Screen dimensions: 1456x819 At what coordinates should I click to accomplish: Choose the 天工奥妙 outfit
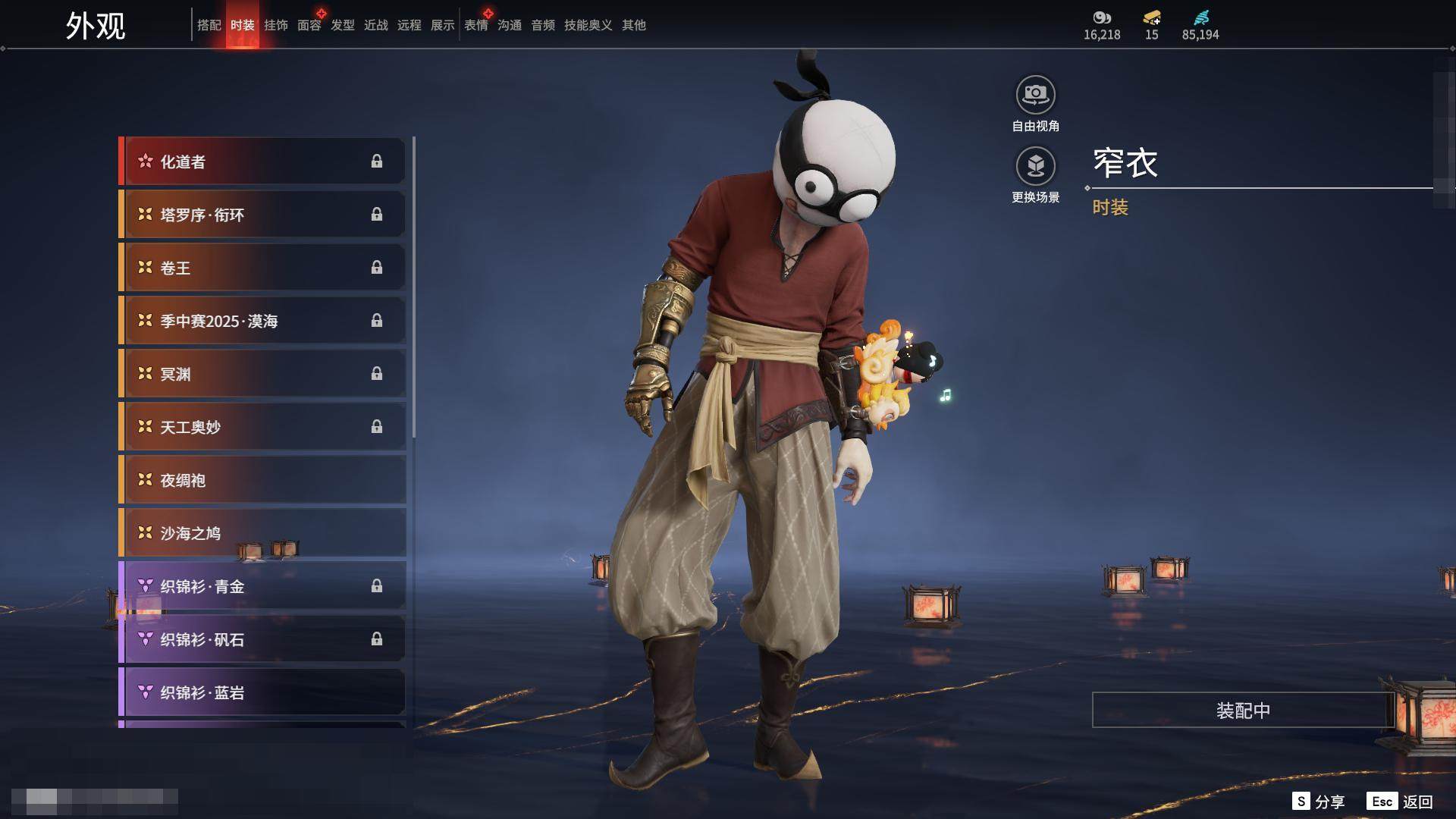[x=262, y=427]
